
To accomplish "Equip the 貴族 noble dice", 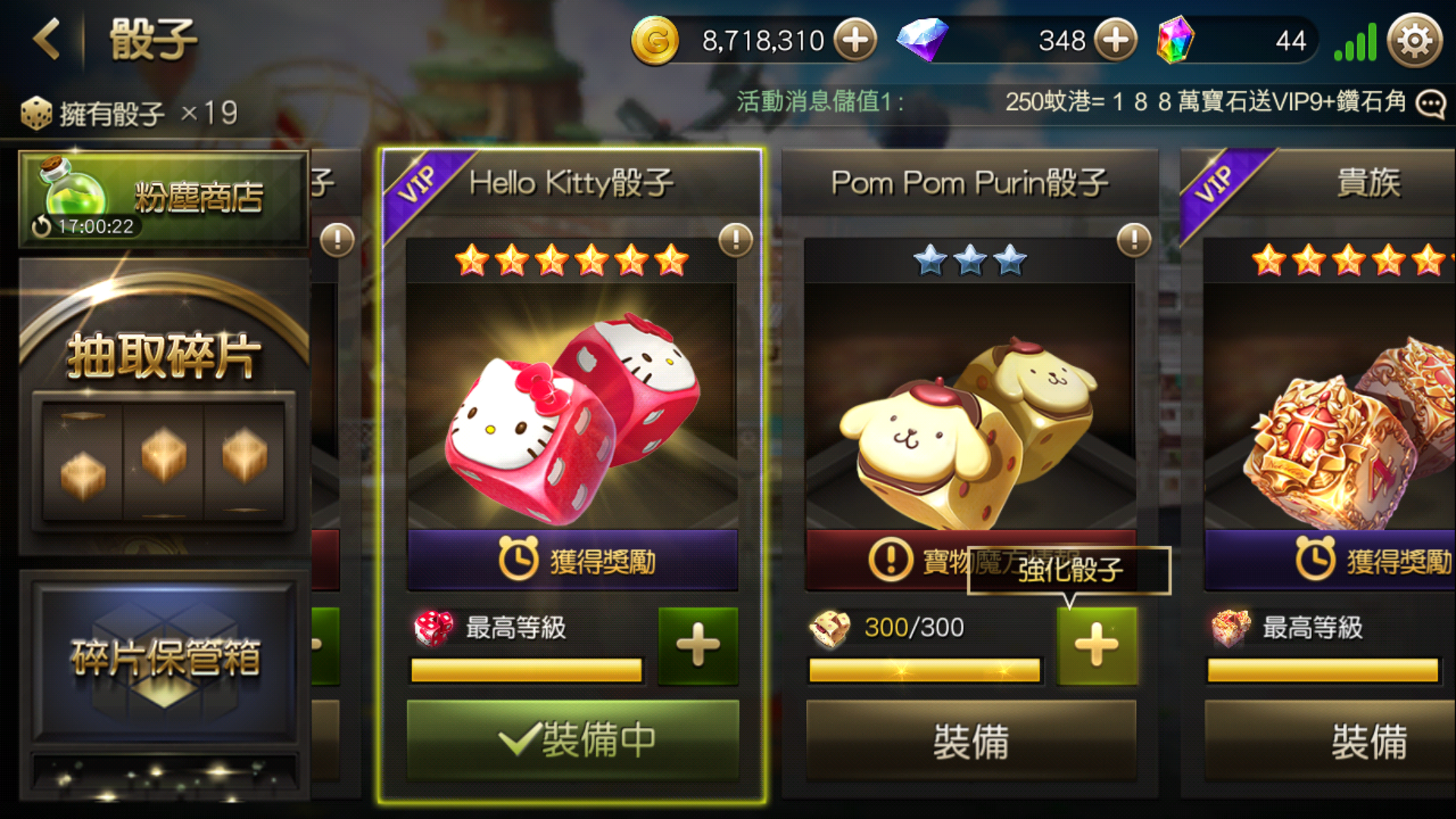I will [1368, 740].
